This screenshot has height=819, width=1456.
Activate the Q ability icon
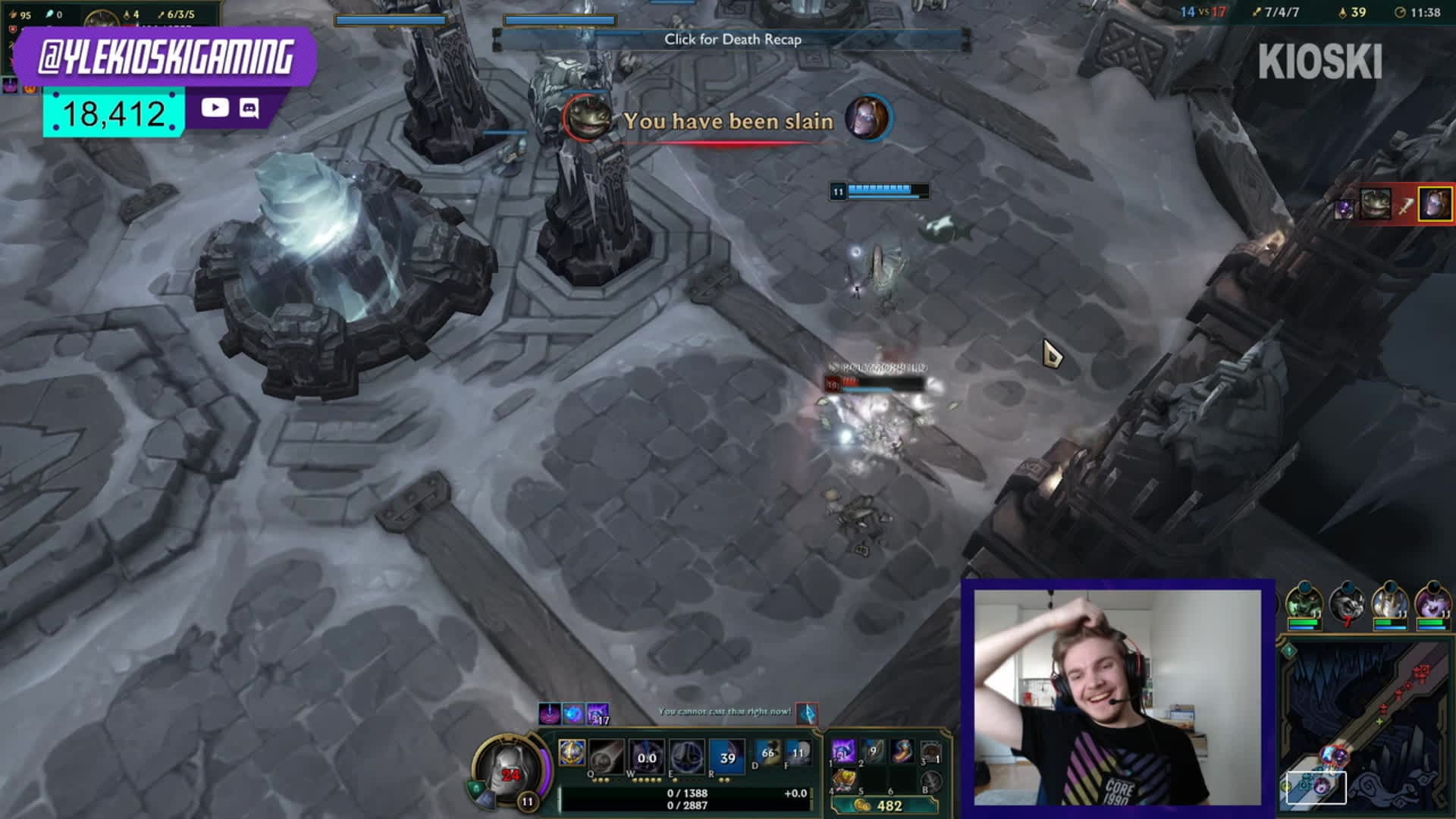pyautogui.click(x=607, y=755)
